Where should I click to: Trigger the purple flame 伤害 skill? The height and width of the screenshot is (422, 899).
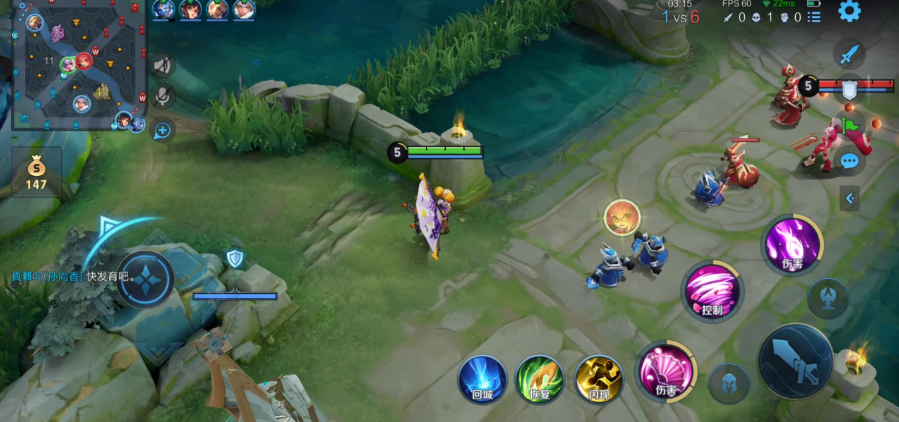coord(793,243)
